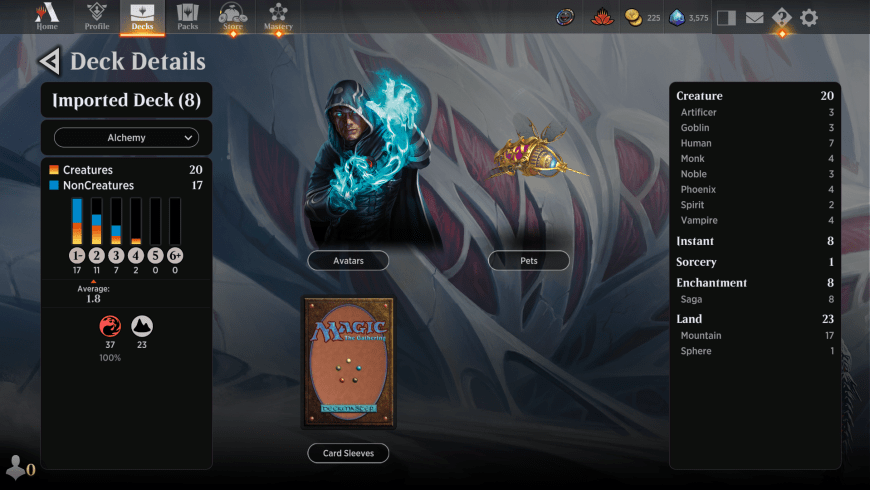Viewport: 870px width, 490px height.
Task: Click the blue gems currency icon
Action: tap(677, 17)
